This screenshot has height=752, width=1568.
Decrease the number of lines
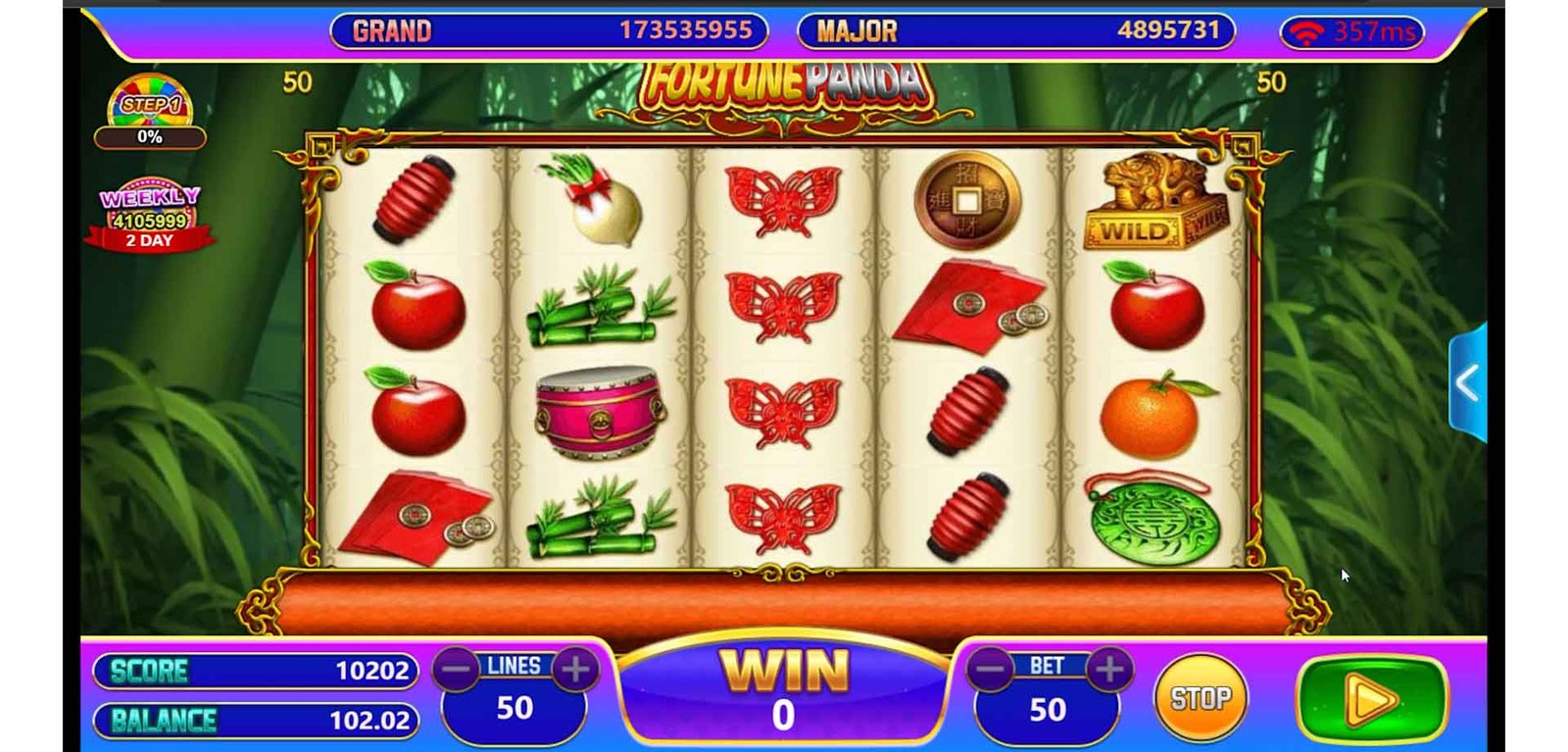click(456, 670)
